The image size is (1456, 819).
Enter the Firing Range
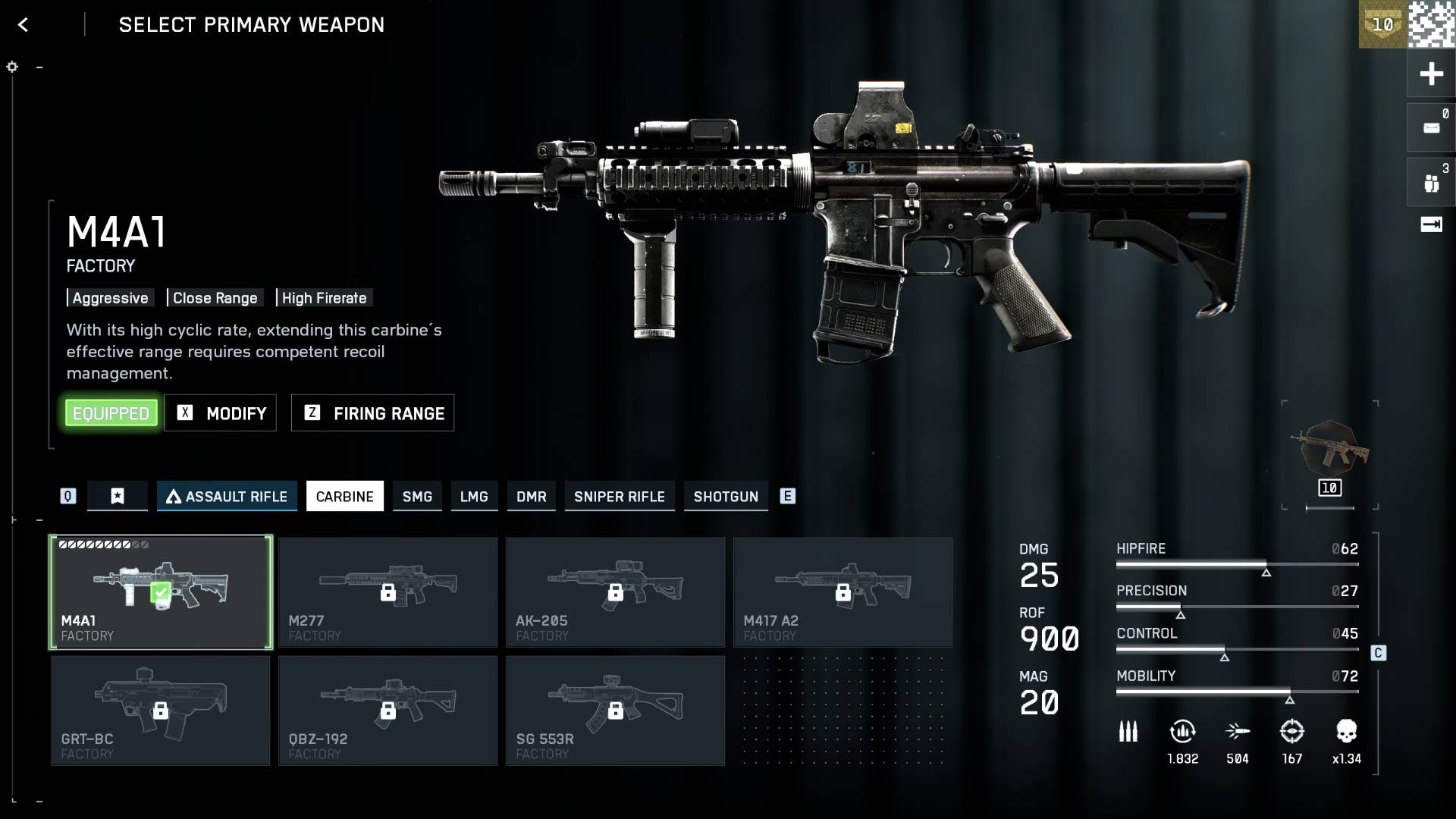pos(373,413)
